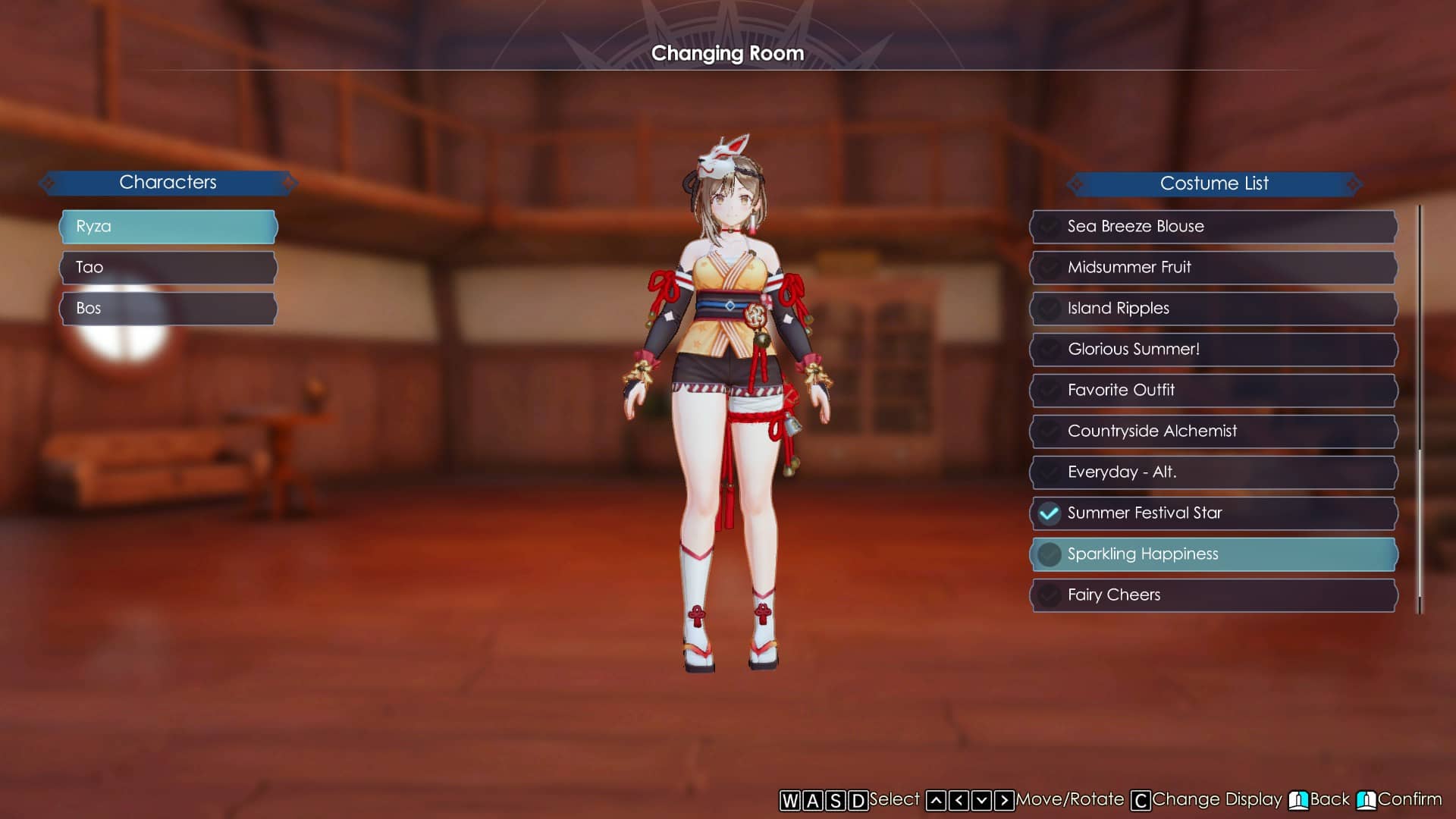This screenshot has height=819, width=1456.
Task: Click the checked Summer Festival Star costume
Action: click(x=1213, y=513)
